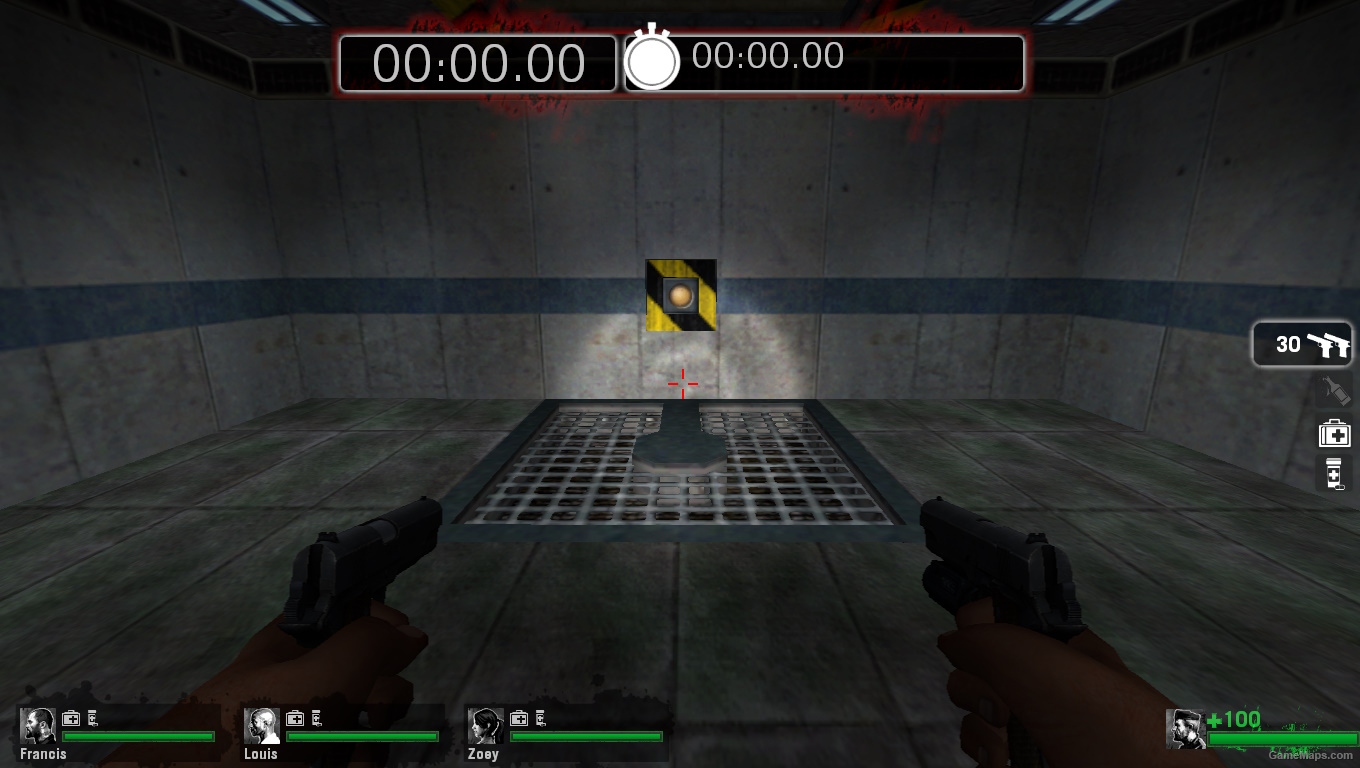
Task: Select the Molotov slot icon
Action: click(x=1334, y=390)
